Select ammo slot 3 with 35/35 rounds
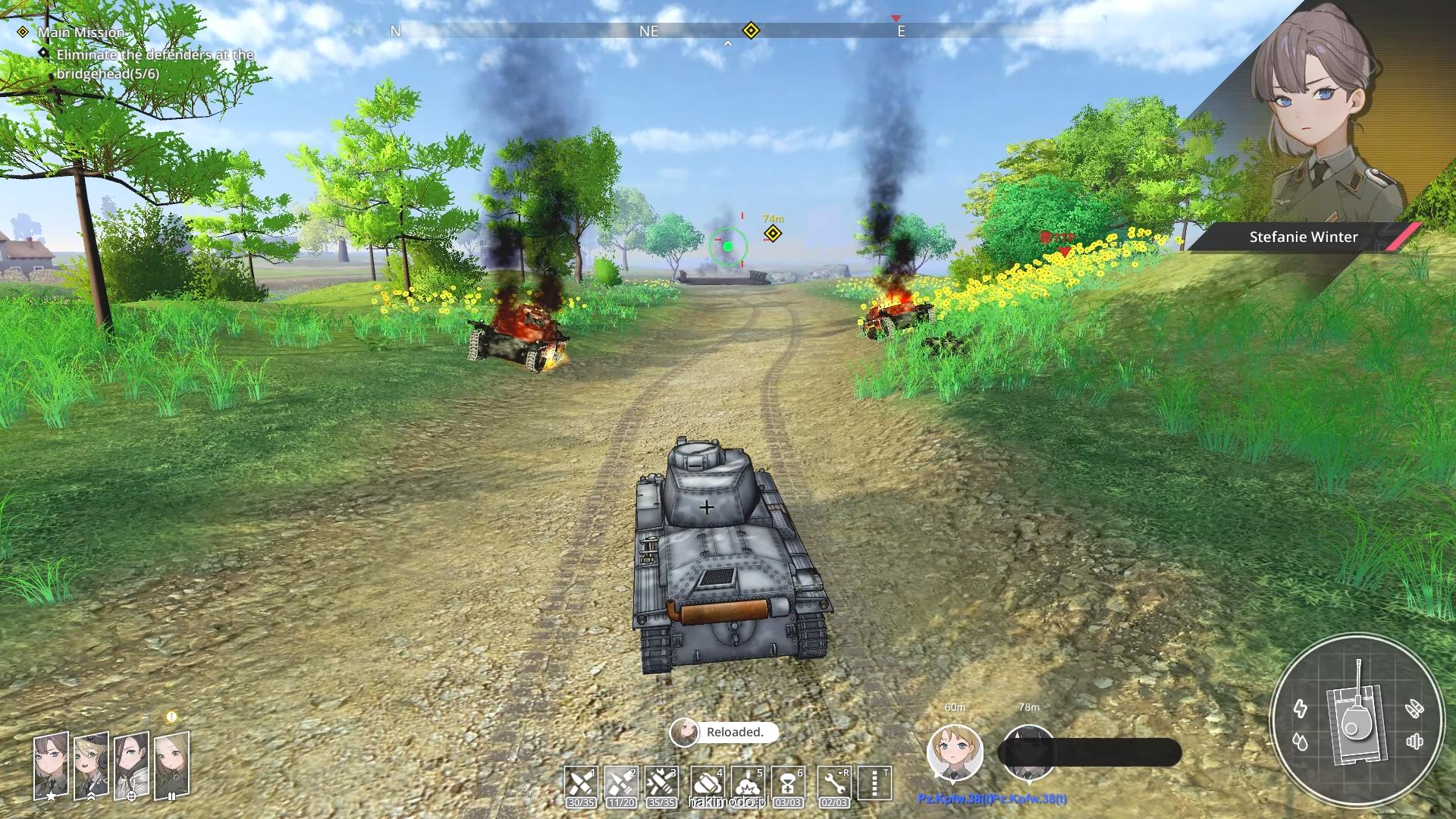 click(661, 783)
